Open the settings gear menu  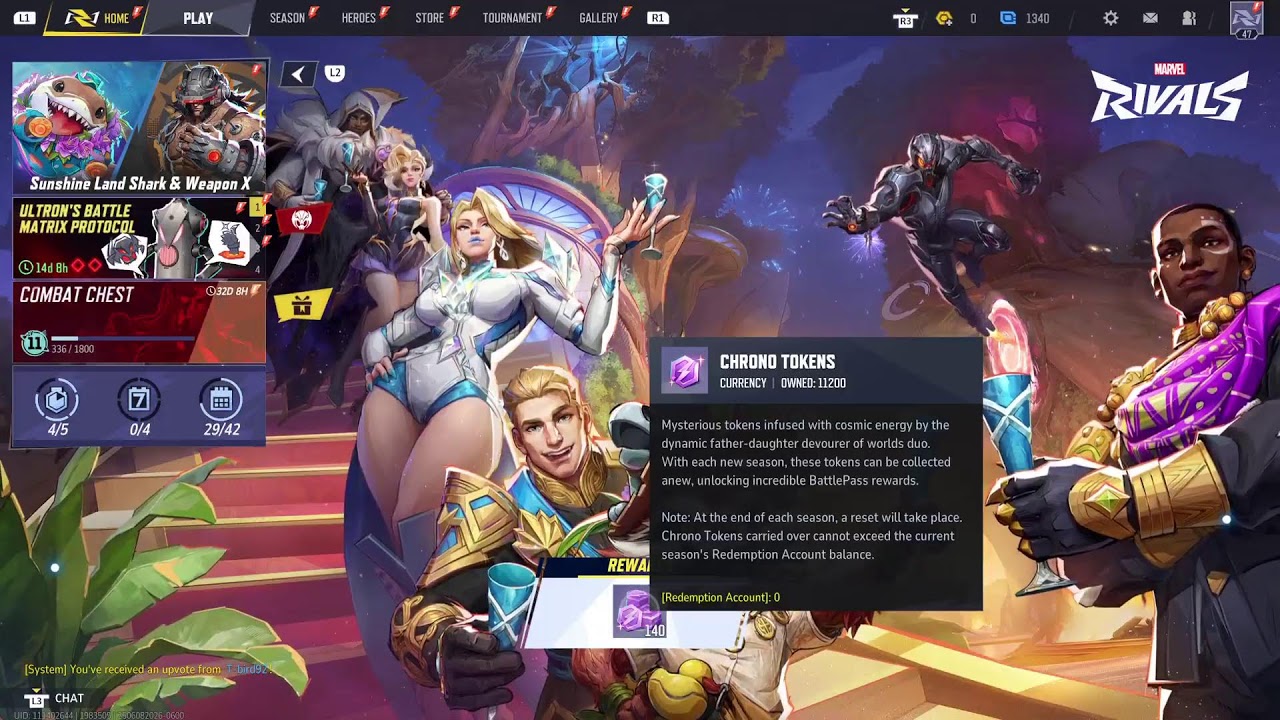pyautogui.click(x=1110, y=18)
